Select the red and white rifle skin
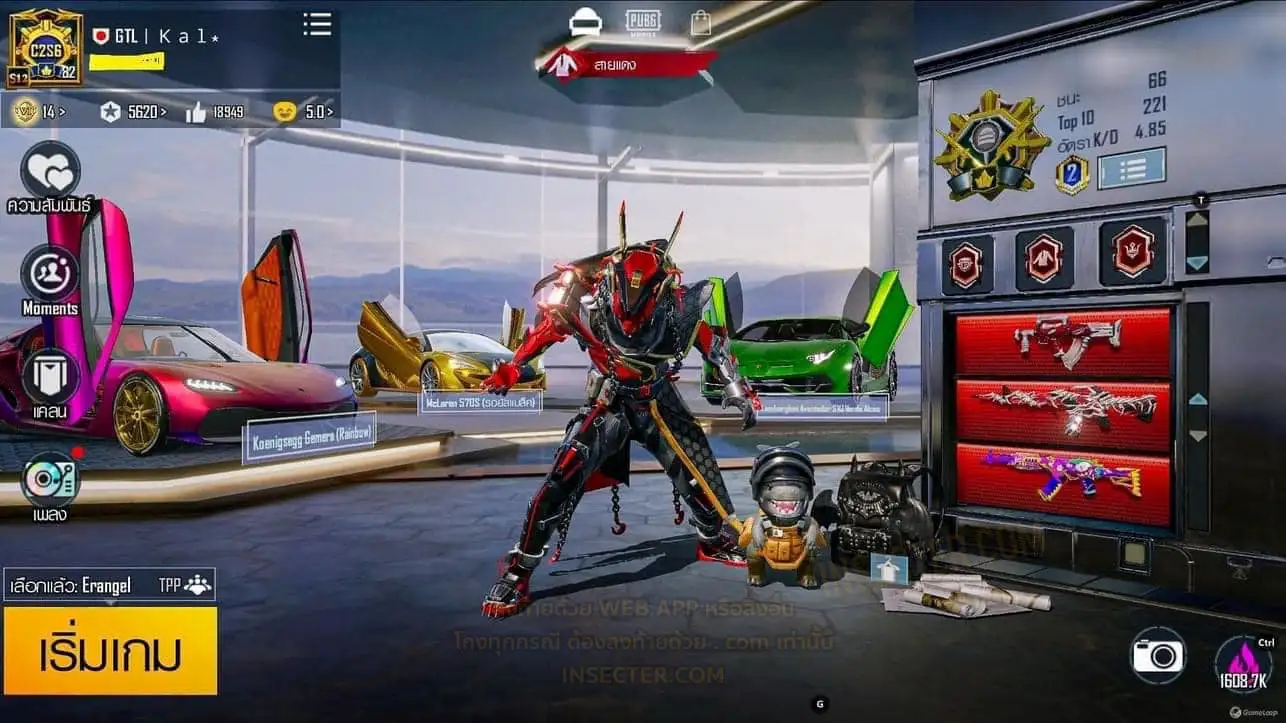The image size is (1286, 723). [x=1063, y=341]
